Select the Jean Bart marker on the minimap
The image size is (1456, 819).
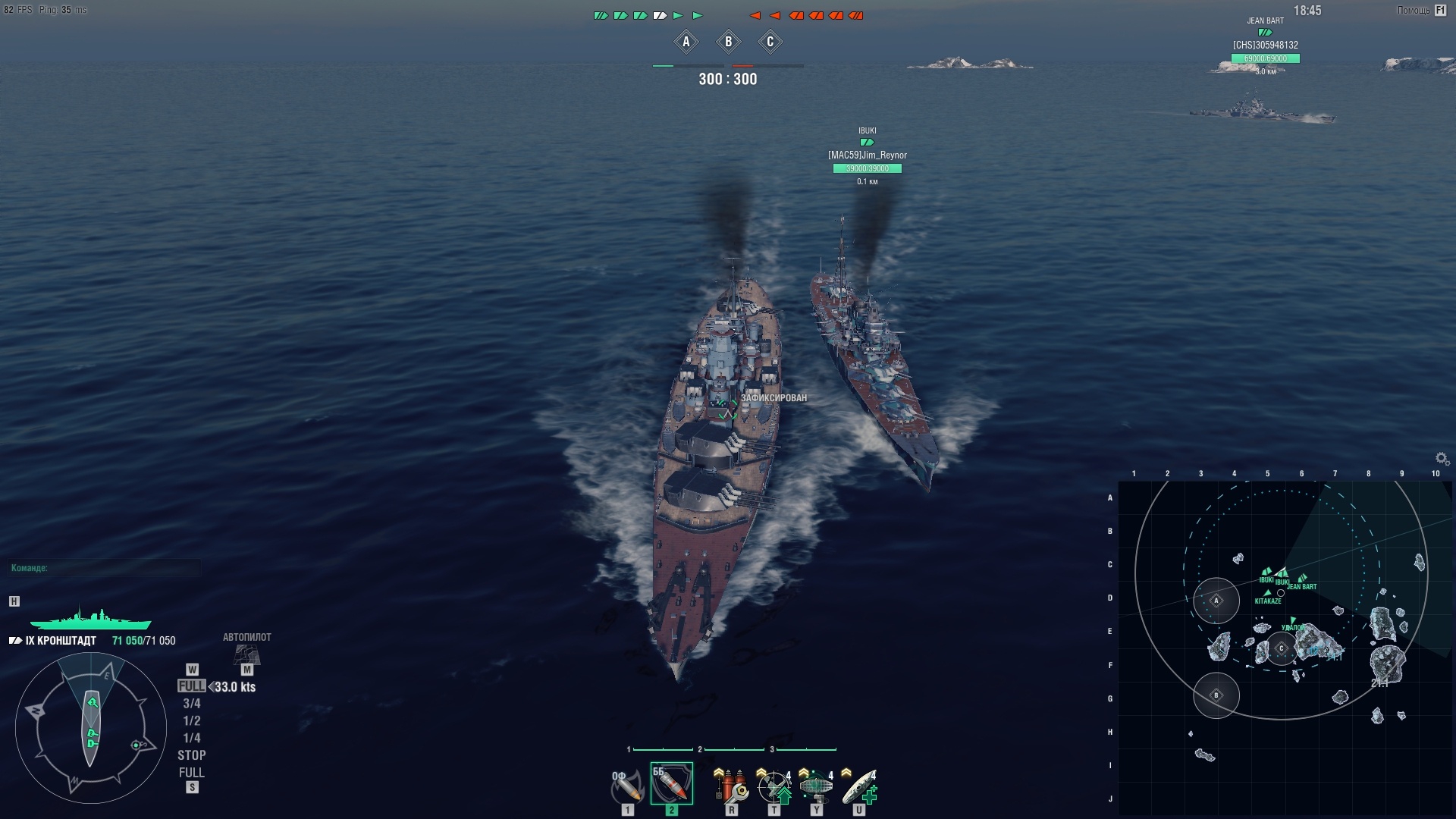pyautogui.click(x=1302, y=579)
